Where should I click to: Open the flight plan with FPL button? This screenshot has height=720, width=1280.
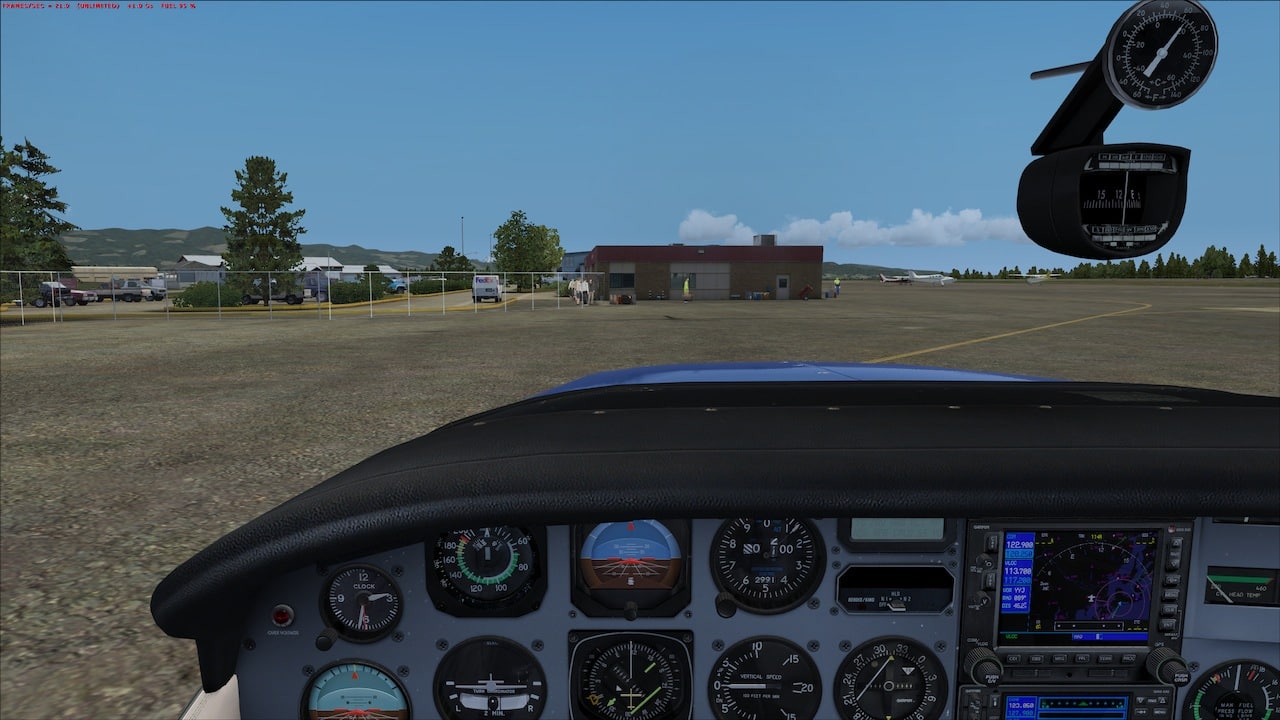[1082, 658]
